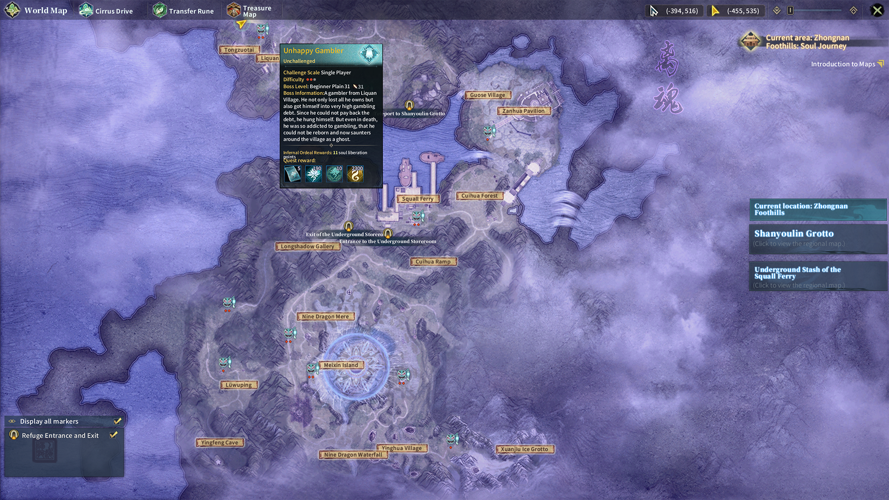889x500 pixels.
Task: Select the Treasure Map tab
Action: click(249, 11)
